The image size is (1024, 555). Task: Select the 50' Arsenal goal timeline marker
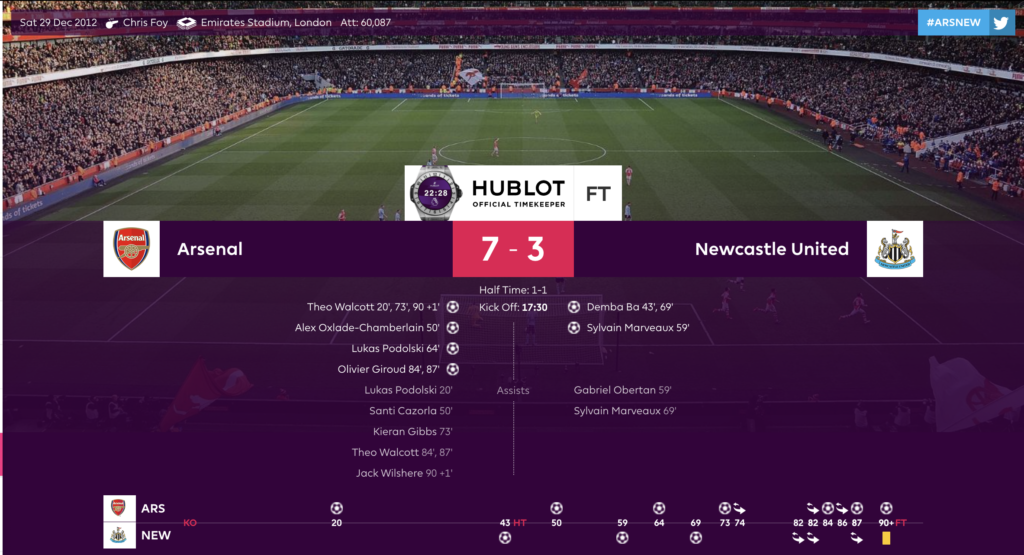(x=556, y=508)
